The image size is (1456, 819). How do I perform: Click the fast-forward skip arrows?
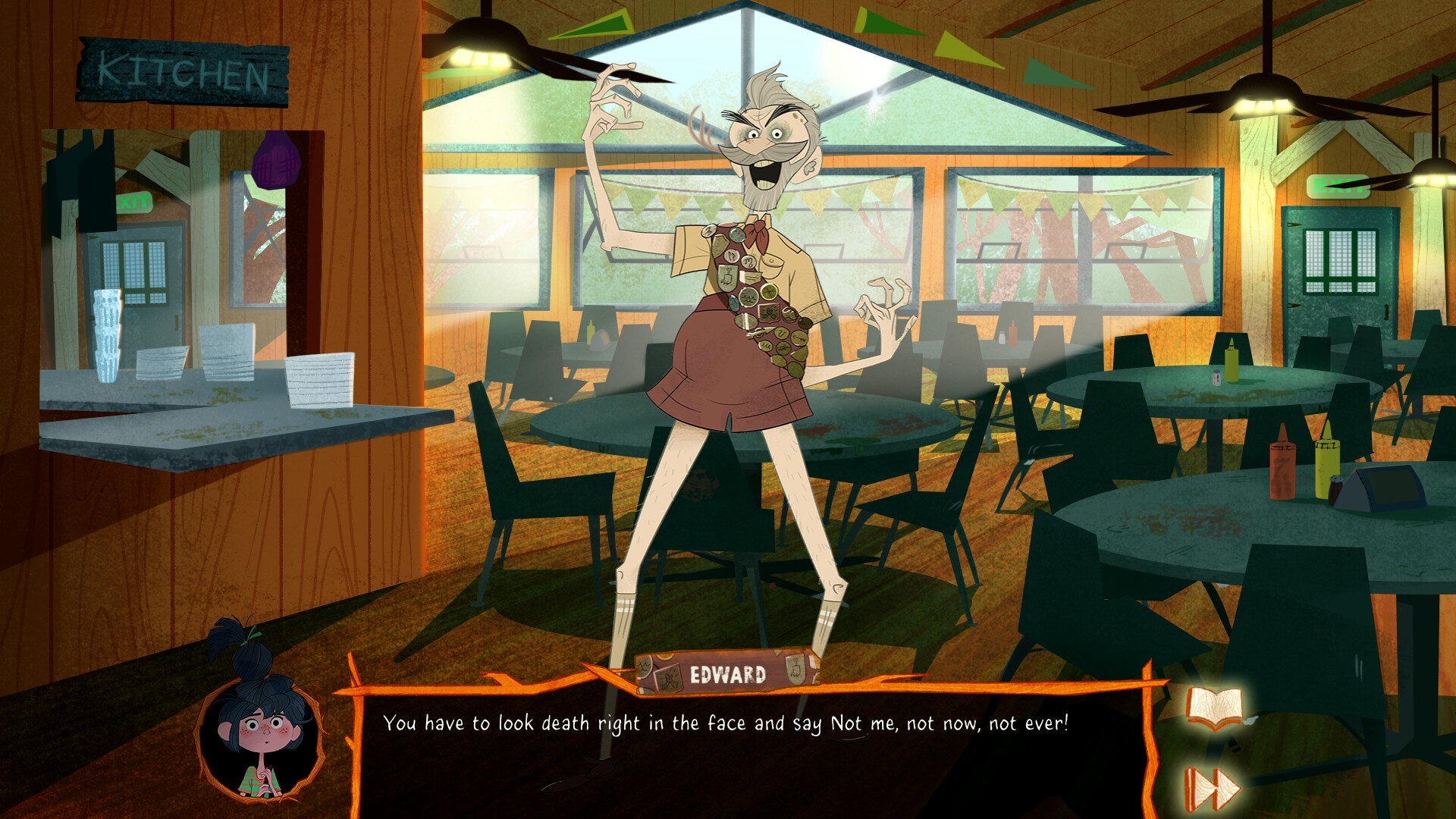pos(1211,789)
